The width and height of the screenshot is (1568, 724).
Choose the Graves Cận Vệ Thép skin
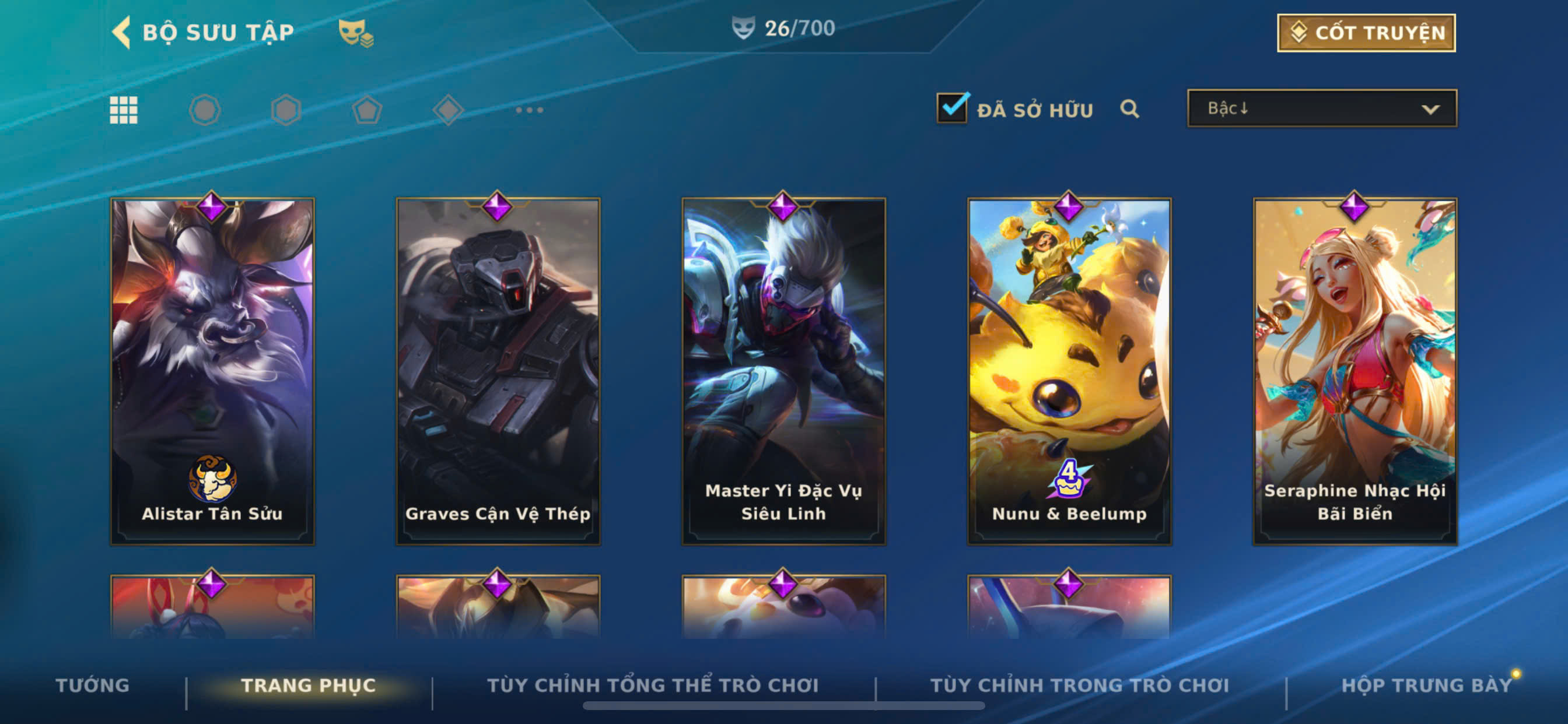pyautogui.click(x=498, y=371)
